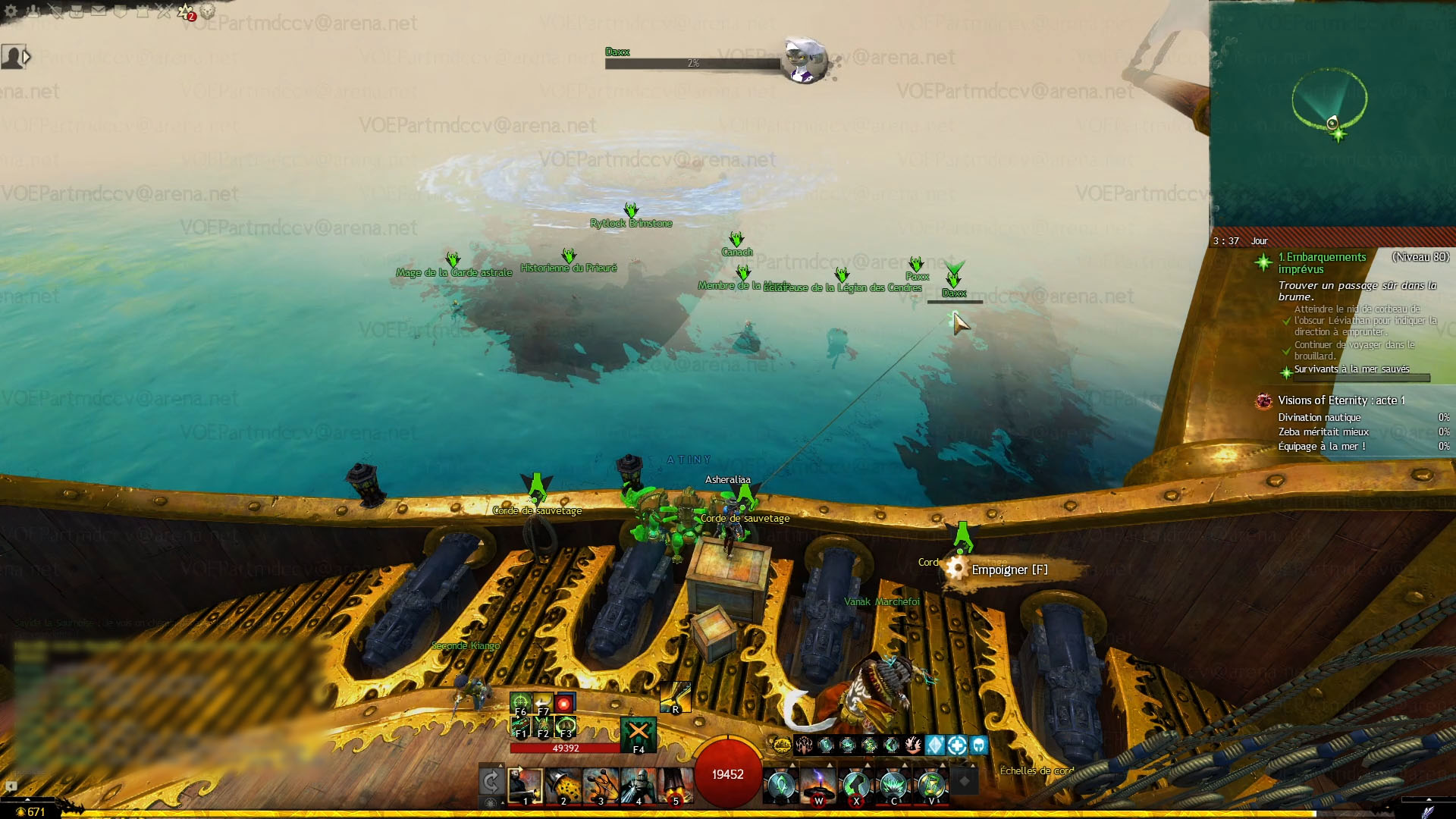Use the F1 profession skill
Screen dimensions: 1456x819
point(520,728)
